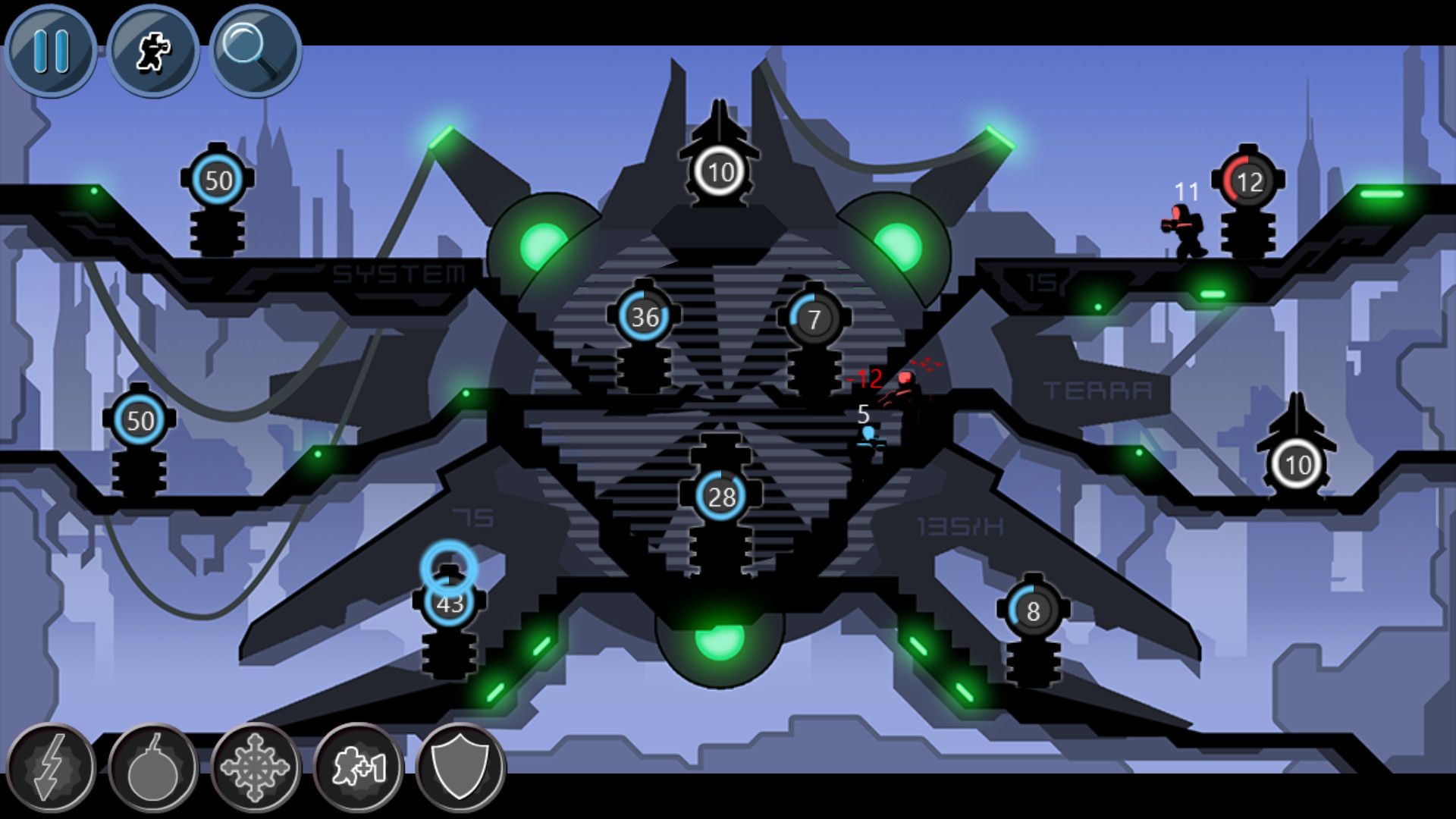Viewport: 1456px width, 819px height.
Task: Select the red enemy soldier showing 11
Action: (1185, 224)
